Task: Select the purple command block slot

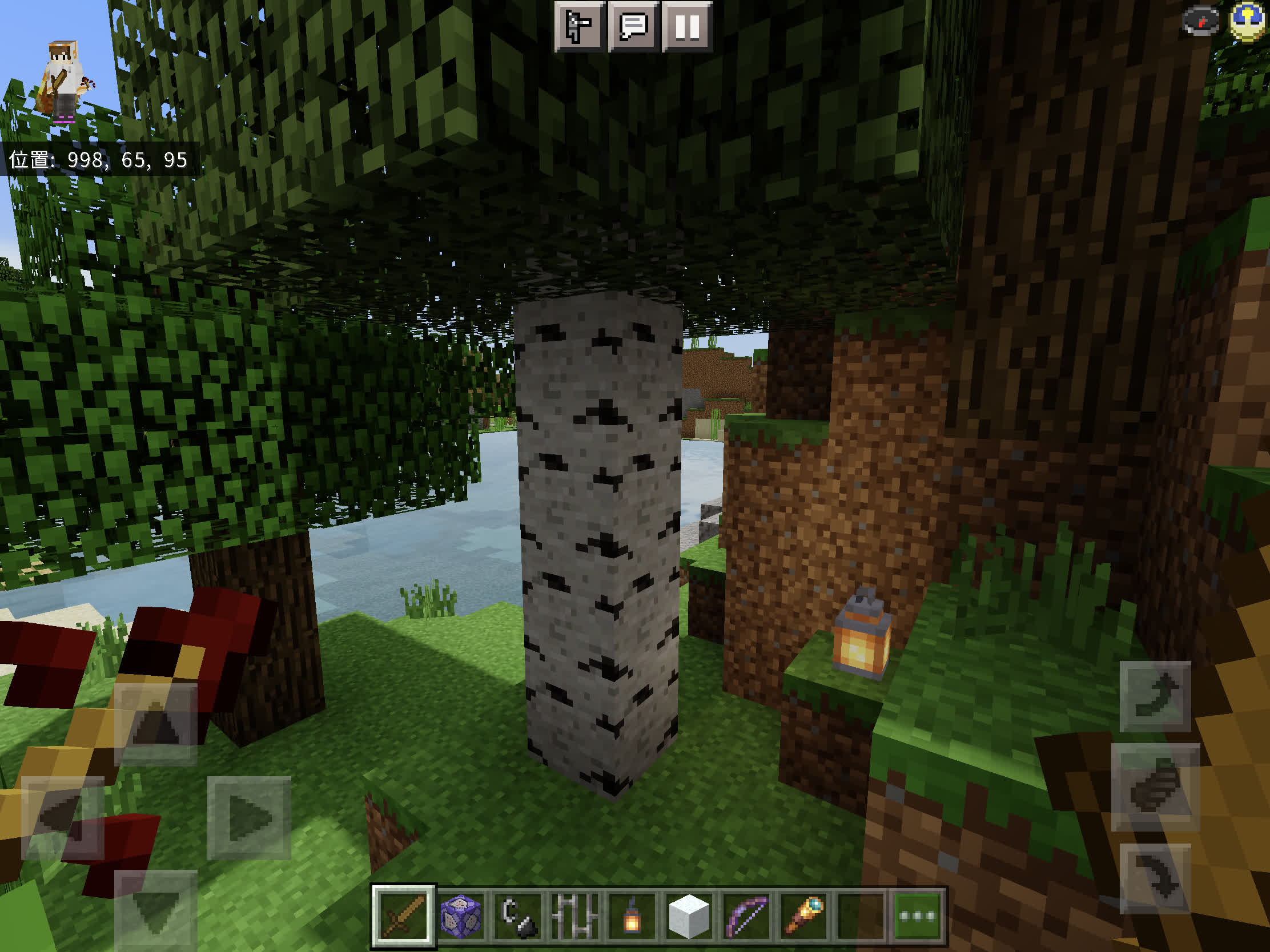Action: click(x=460, y=916)
